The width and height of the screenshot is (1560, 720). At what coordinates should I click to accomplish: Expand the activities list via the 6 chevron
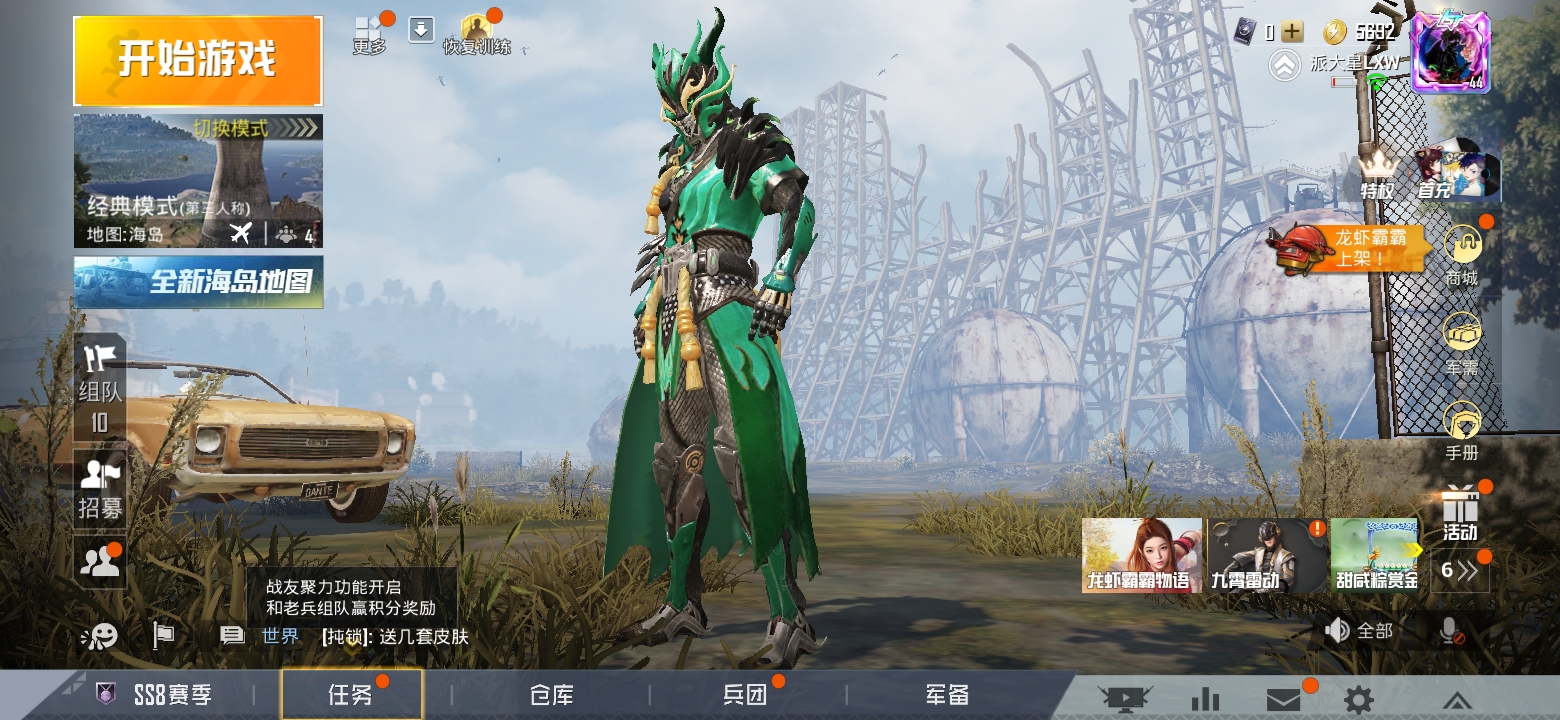(1460, 570)
